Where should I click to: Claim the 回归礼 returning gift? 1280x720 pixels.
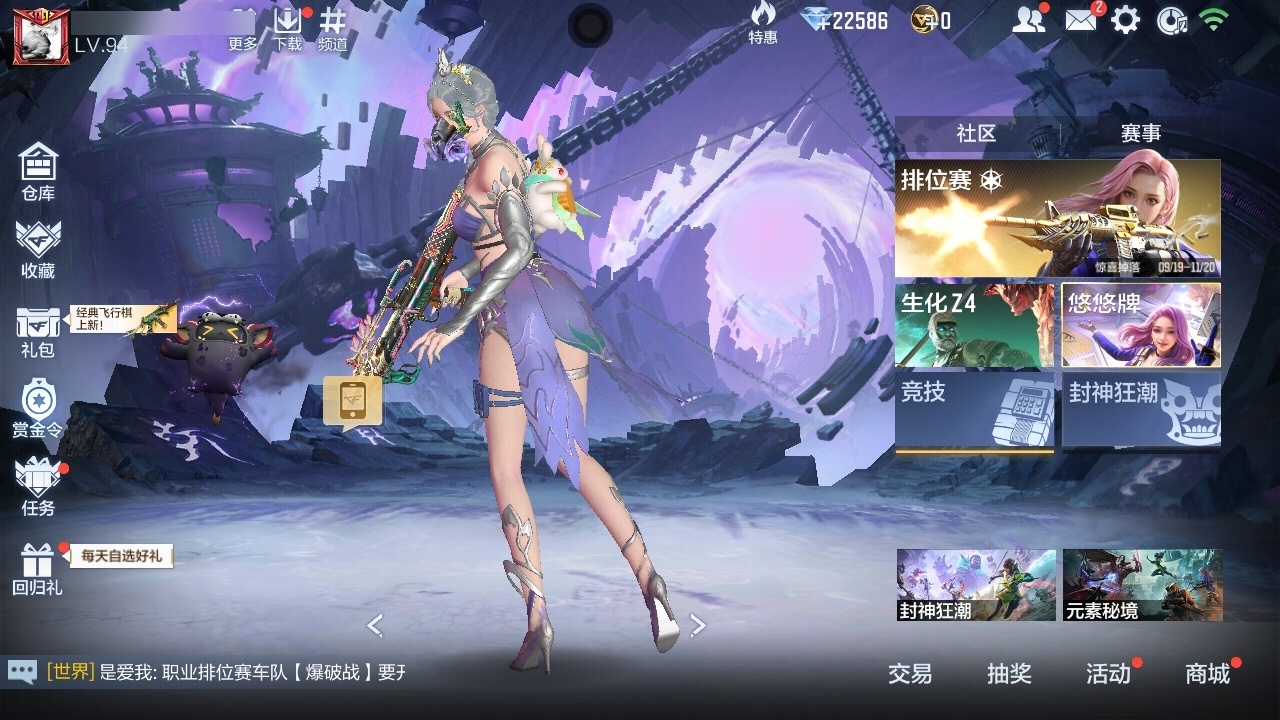pos(37,568)
